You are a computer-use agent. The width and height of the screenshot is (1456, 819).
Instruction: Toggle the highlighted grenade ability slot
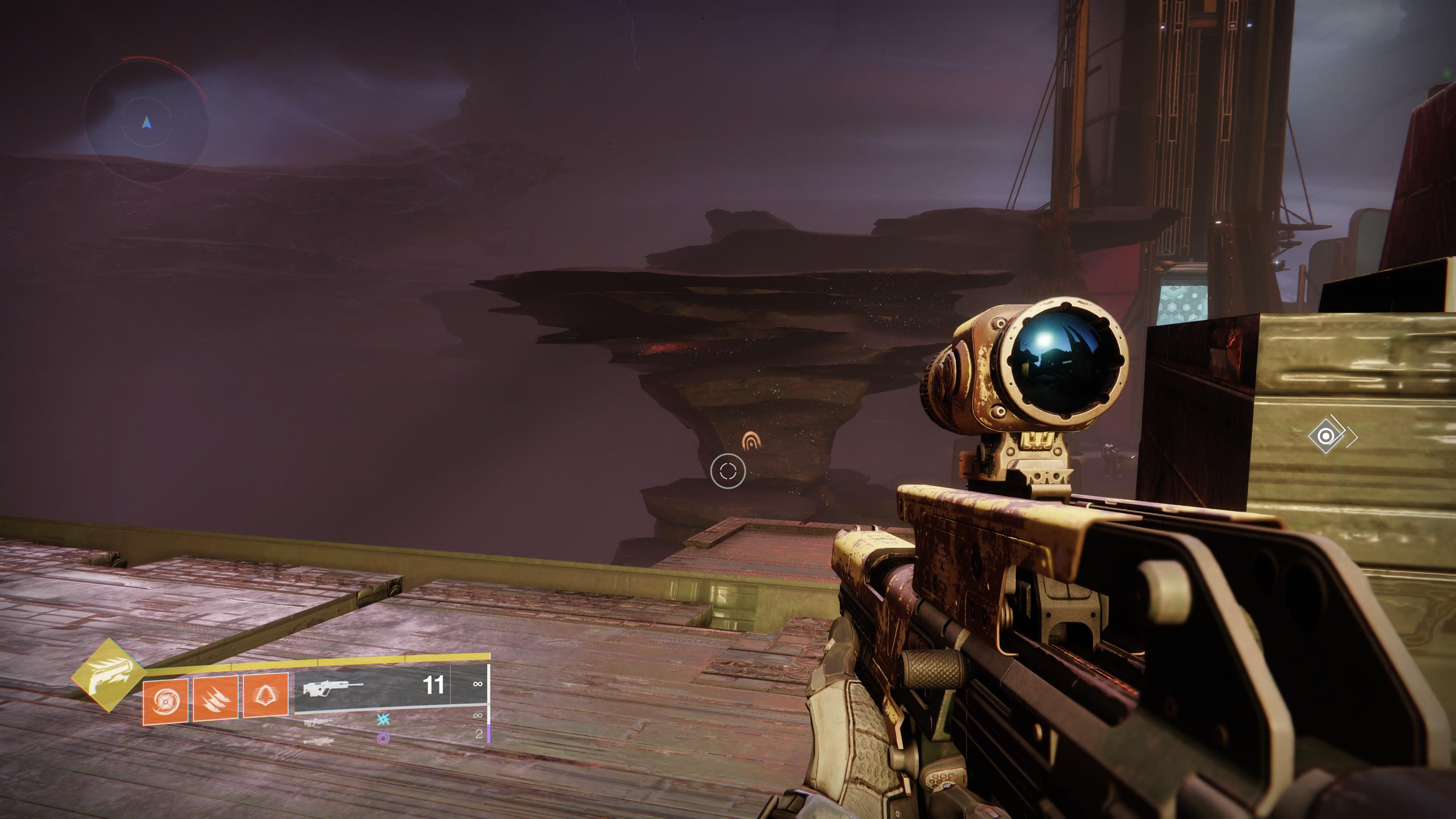[x=166, y=701]
